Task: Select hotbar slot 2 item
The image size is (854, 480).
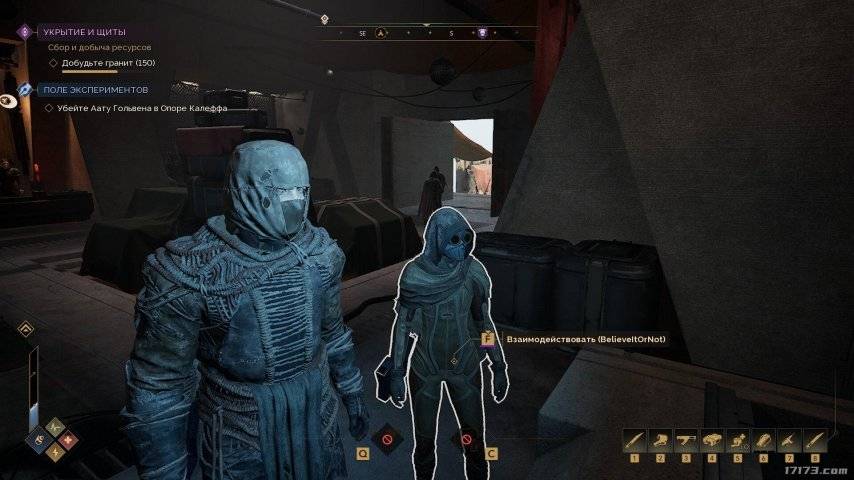Action: coord(659,439)
